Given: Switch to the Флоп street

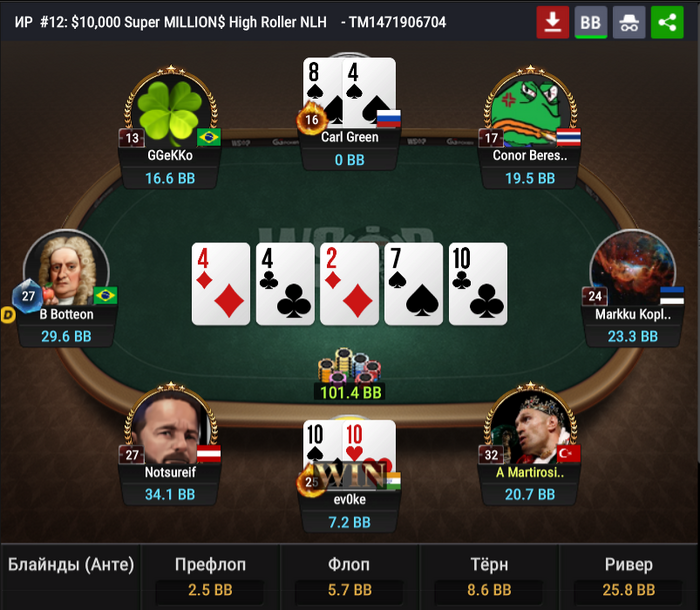Looking at the screenshot, I should click(349, 577).
